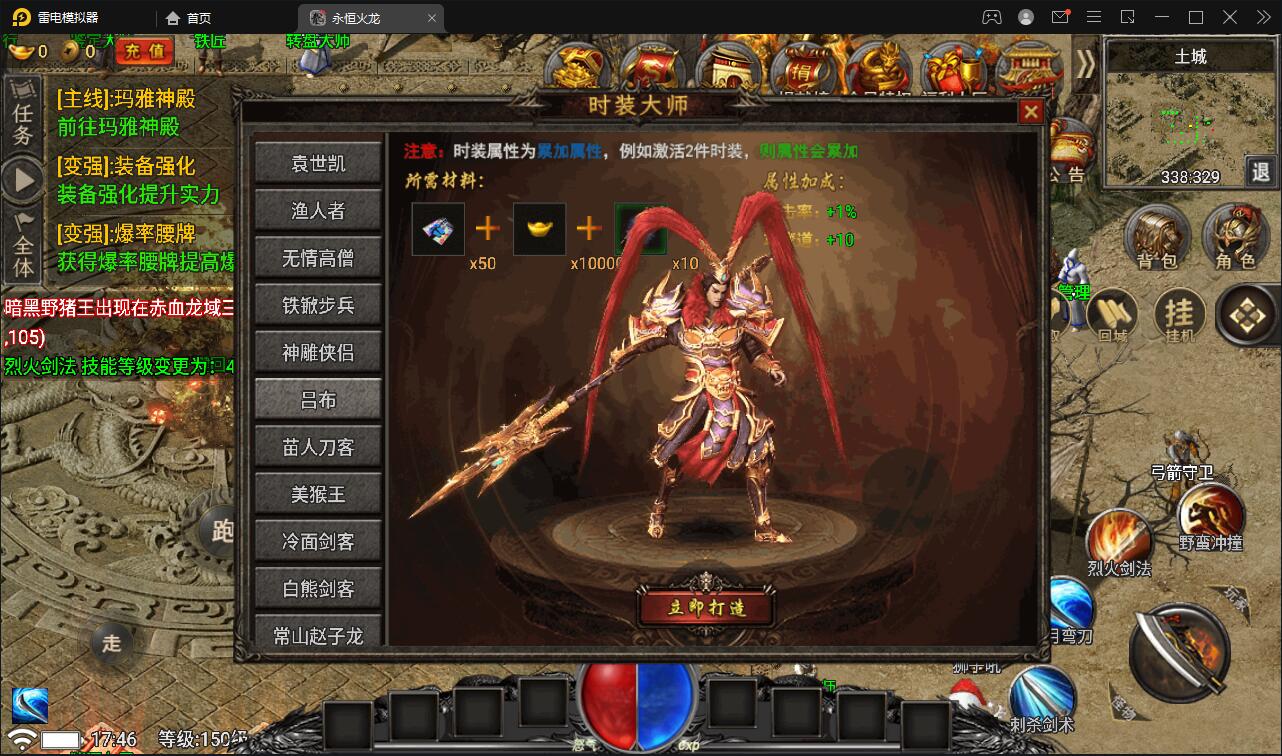Screen dimensions: 1282x756
Task: Open the 背包 backpack icon
Action: click(x=1158, y=237)
